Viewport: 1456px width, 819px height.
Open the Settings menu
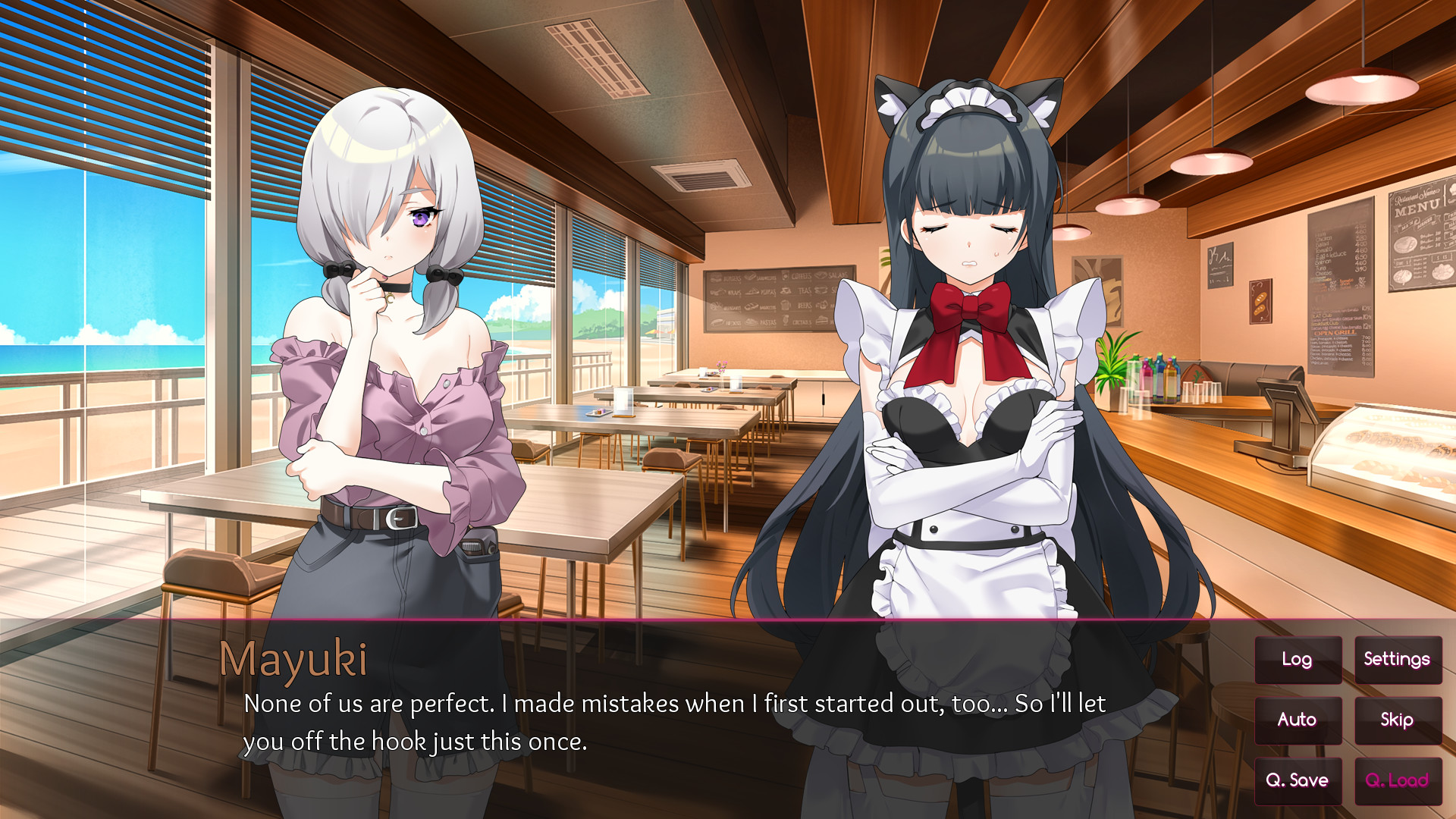click(x=1397, y=659)
